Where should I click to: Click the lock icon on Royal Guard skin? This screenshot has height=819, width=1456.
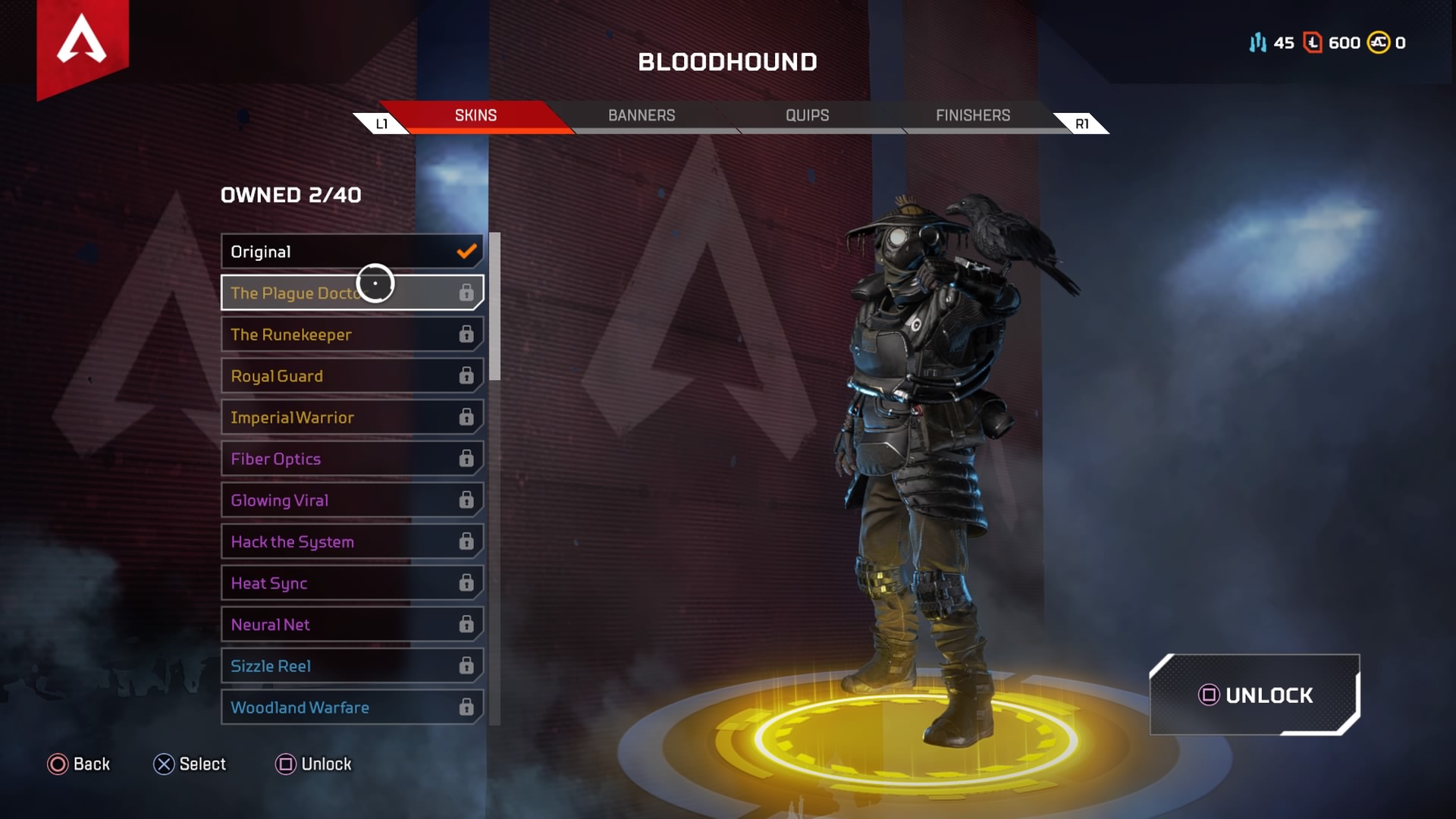coord(465,375)
